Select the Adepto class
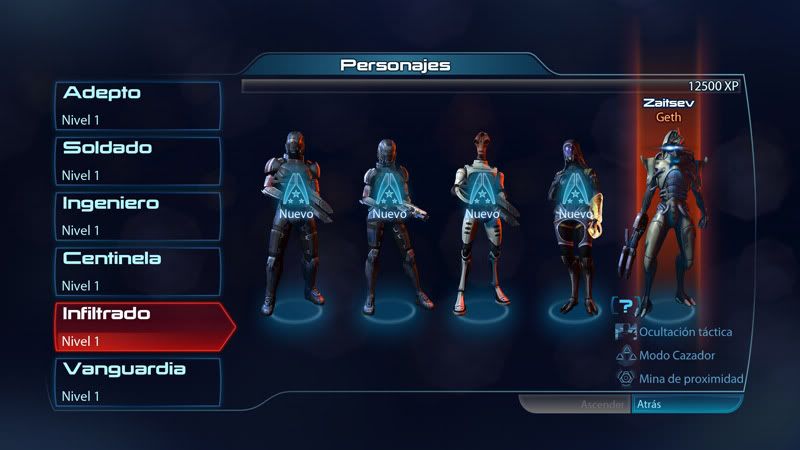 [x=137, y=105]
